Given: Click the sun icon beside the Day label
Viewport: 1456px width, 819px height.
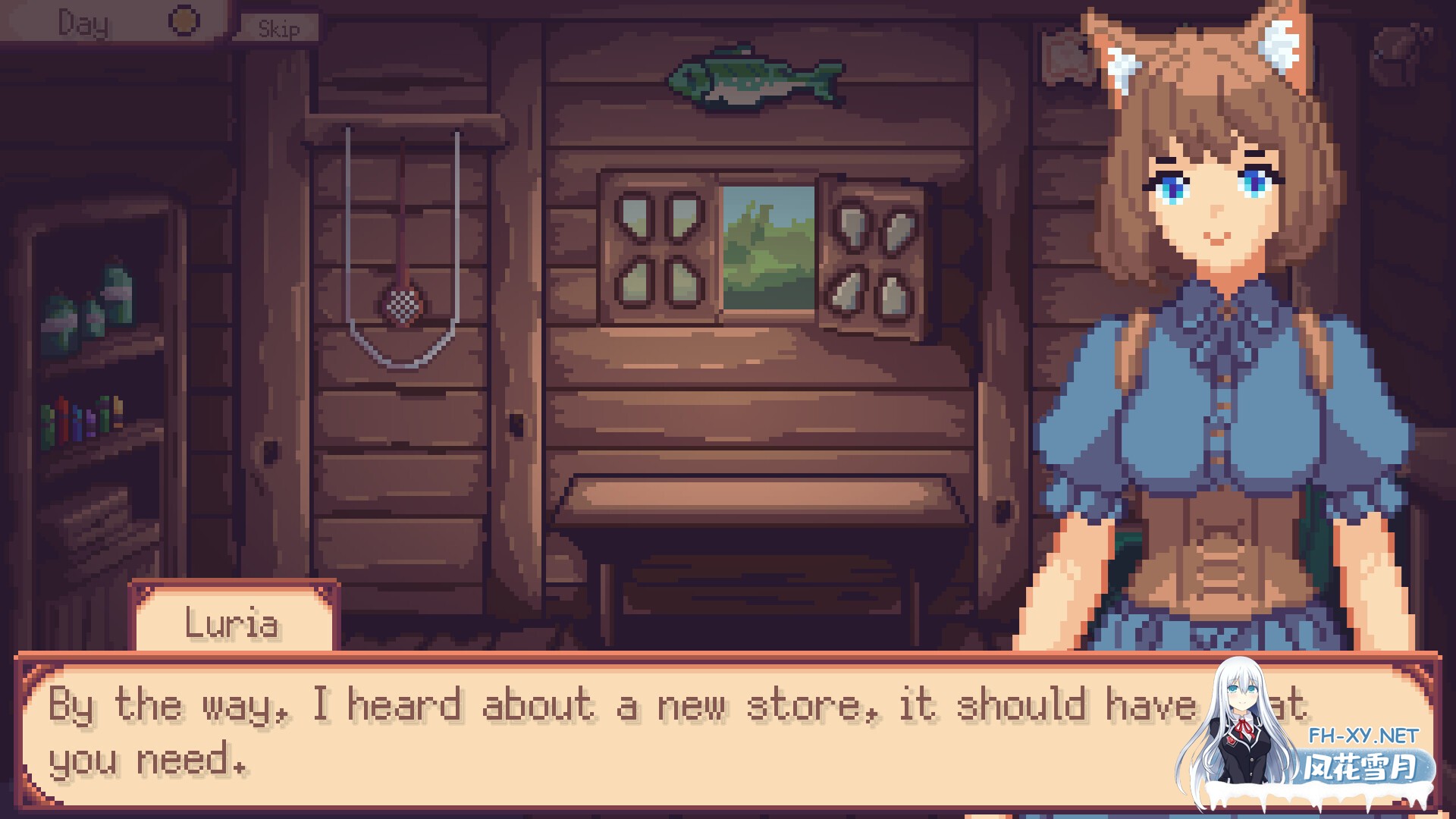Looking at the screenshot, I should point(182,21).
